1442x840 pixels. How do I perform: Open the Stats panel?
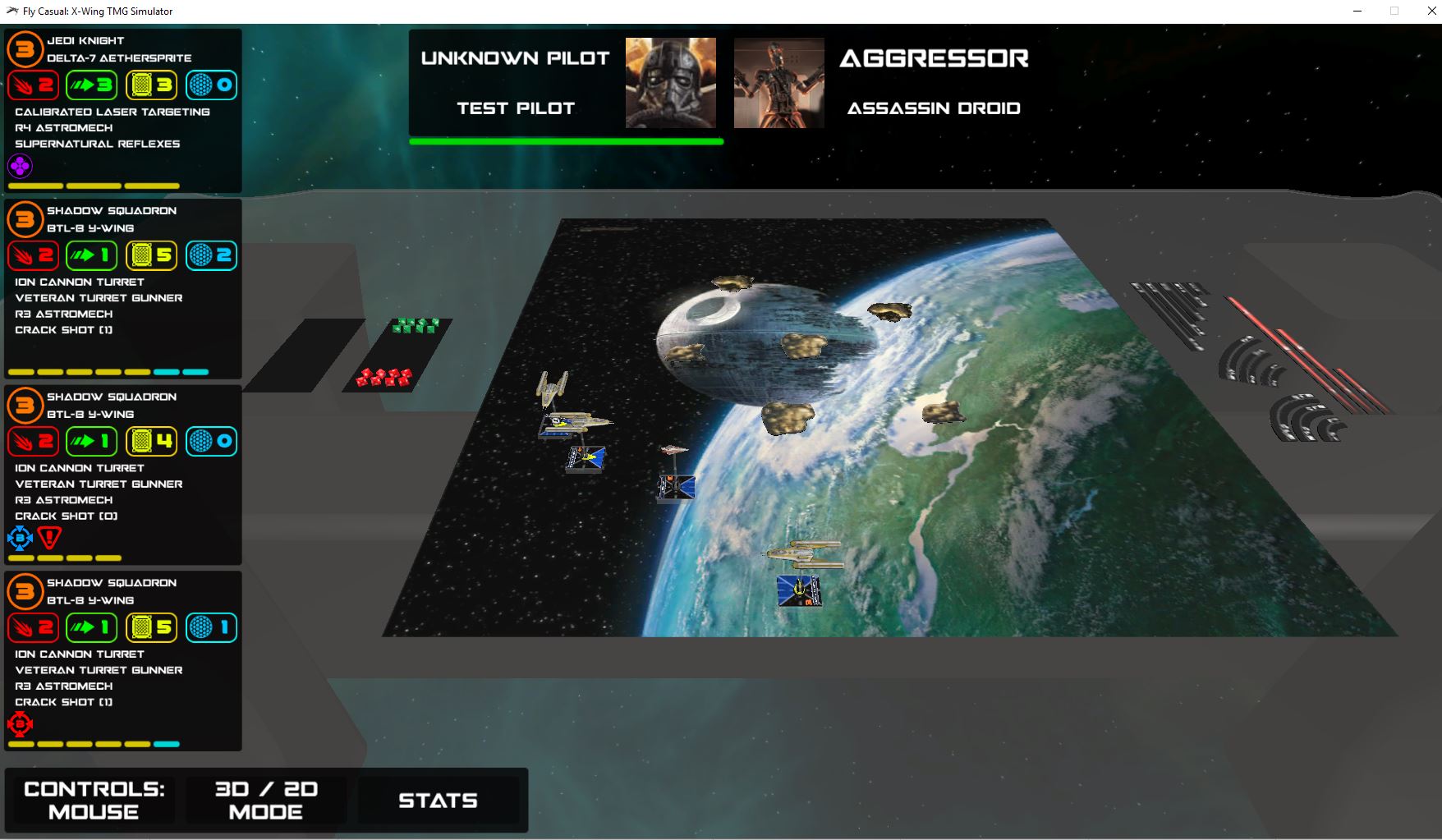[438, 801]
